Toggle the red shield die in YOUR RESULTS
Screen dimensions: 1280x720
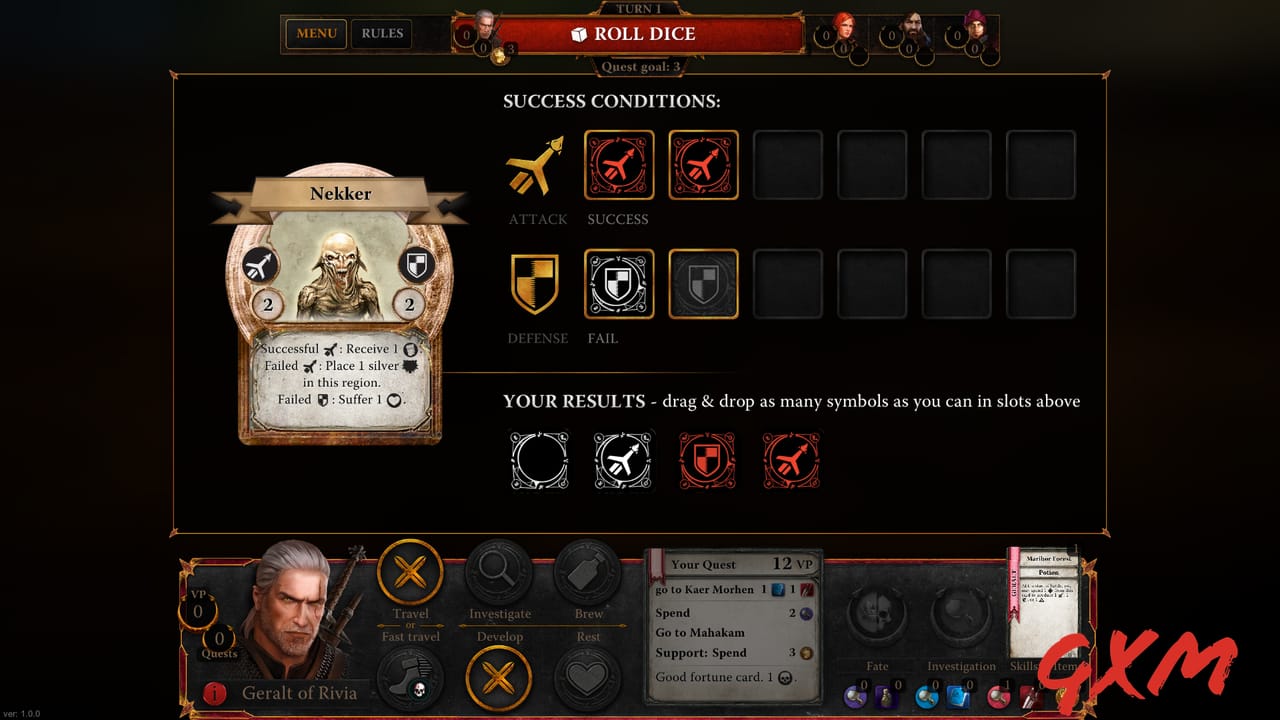(706, 461)
